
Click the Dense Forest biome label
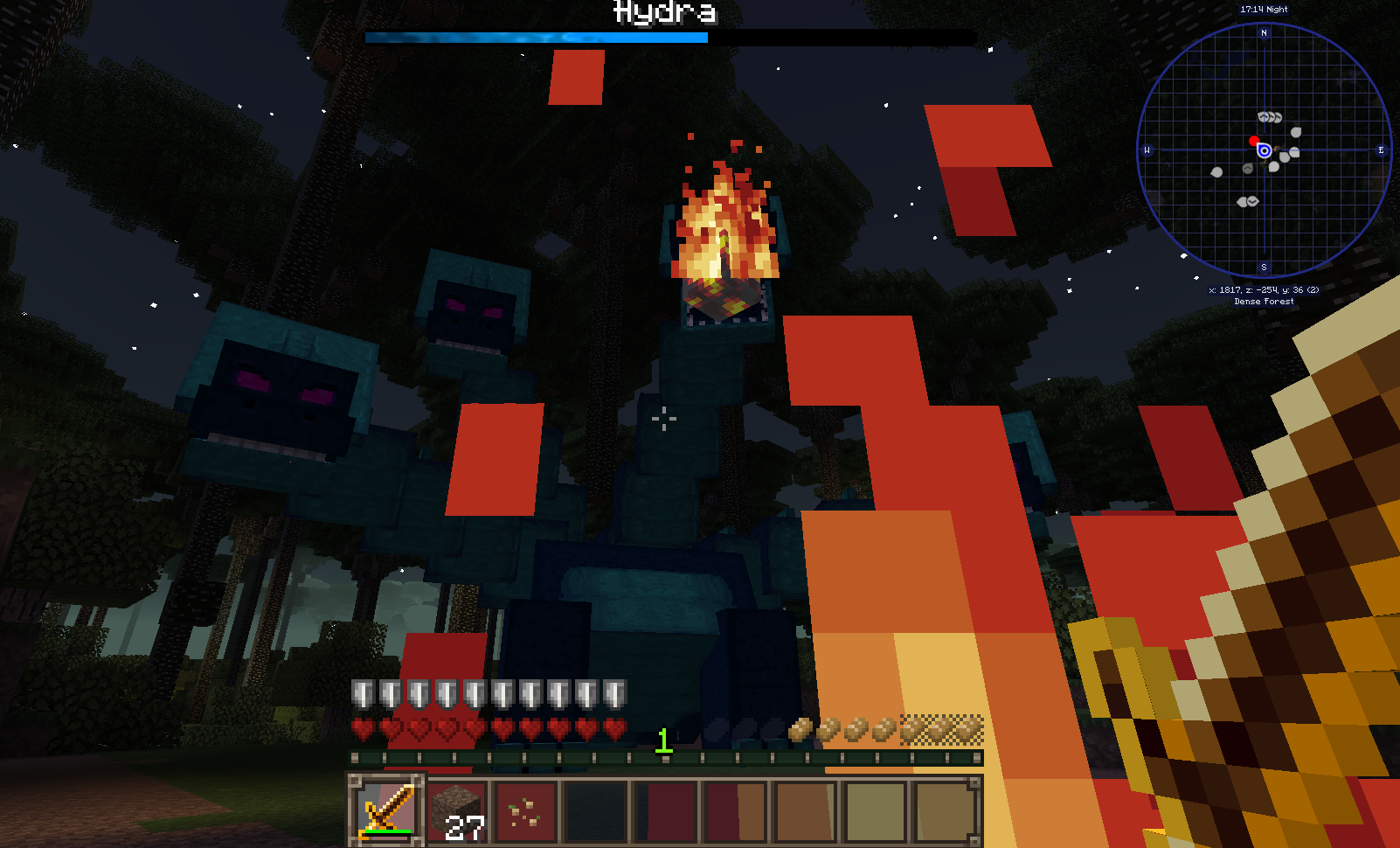click(x=1264, y=301)
